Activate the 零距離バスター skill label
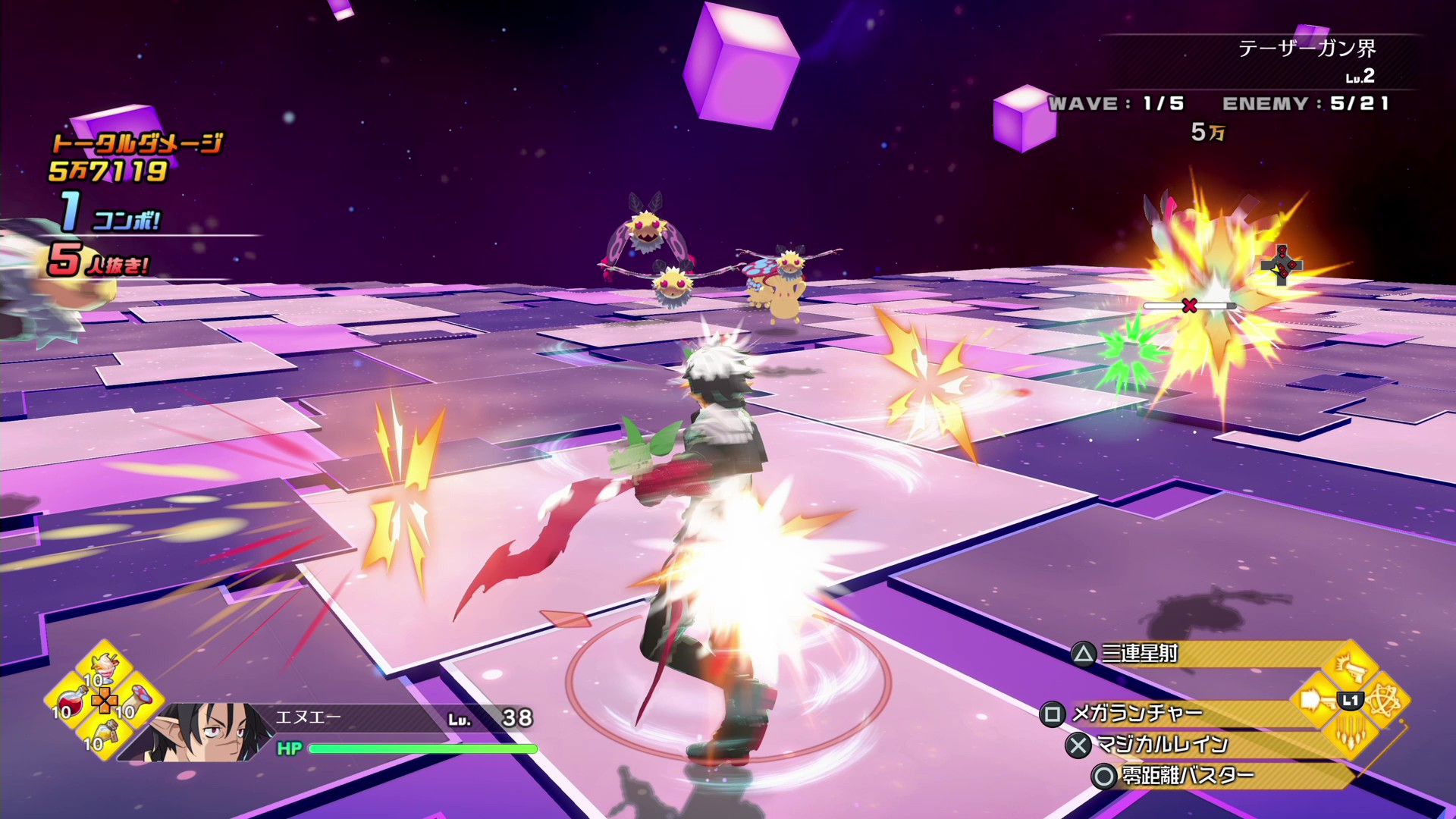1456x819 pixels. (x=1188, y=776)
